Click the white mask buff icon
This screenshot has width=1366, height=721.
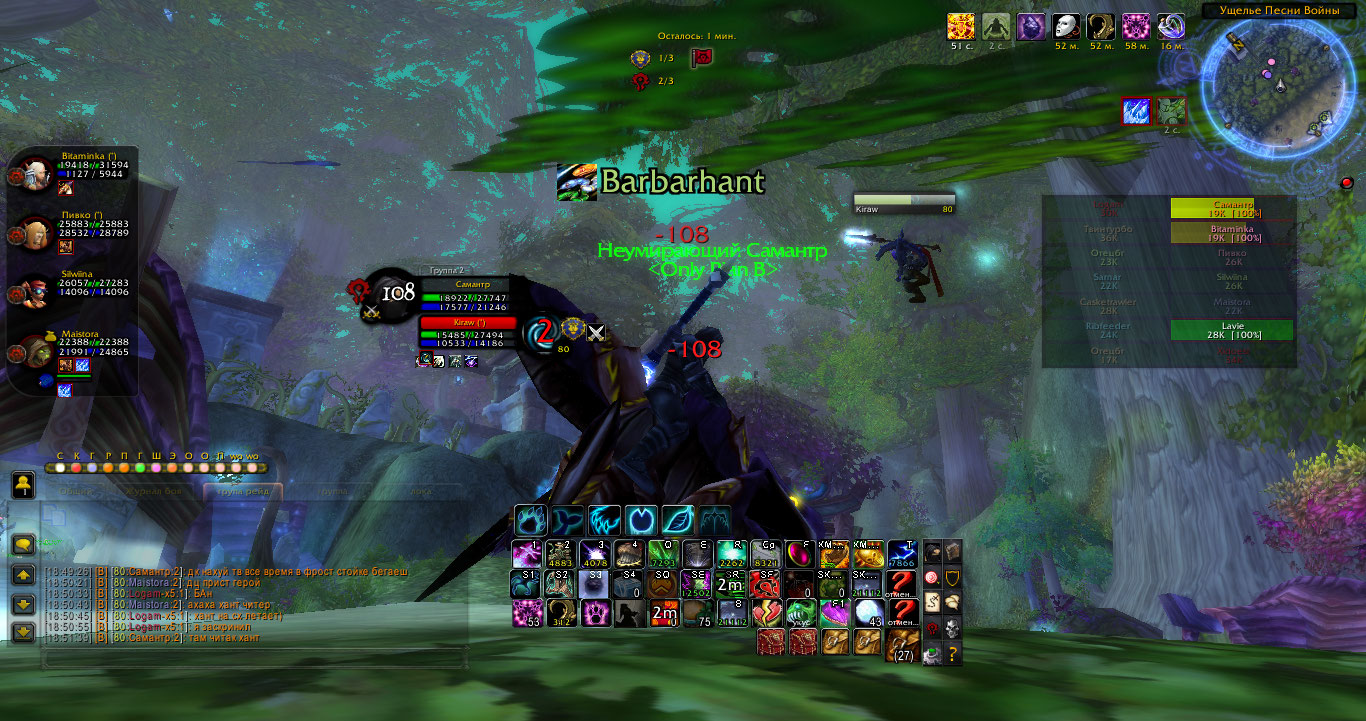point(1067,27)
